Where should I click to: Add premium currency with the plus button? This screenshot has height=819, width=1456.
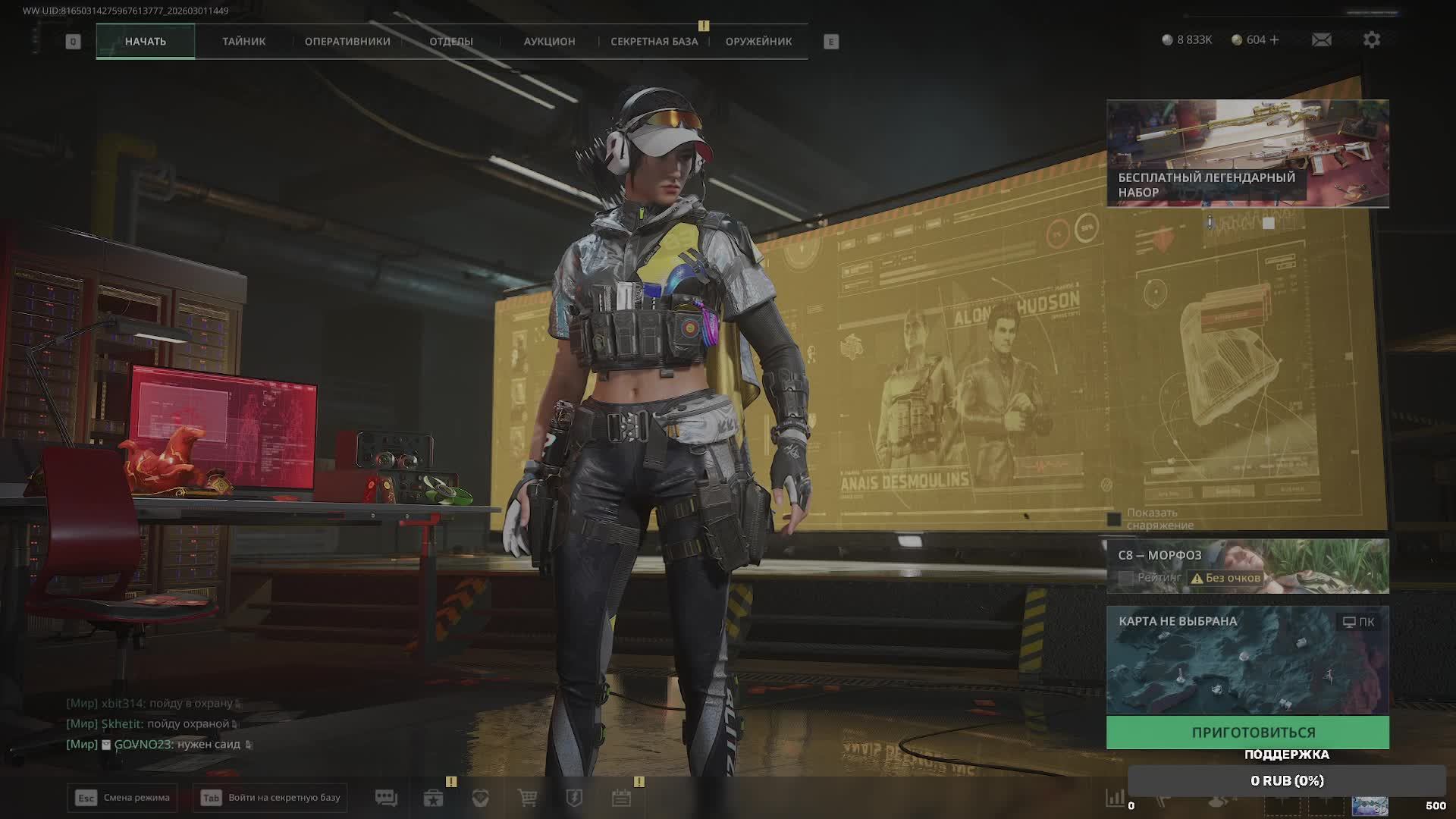(1275, 39)
